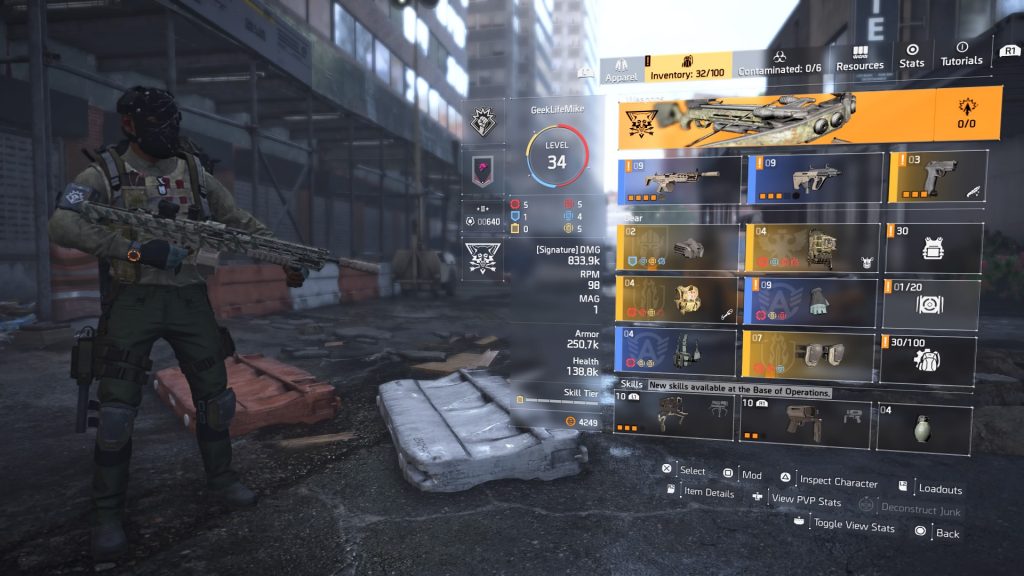Pick the pistol sidearm slot

point(937,177)
